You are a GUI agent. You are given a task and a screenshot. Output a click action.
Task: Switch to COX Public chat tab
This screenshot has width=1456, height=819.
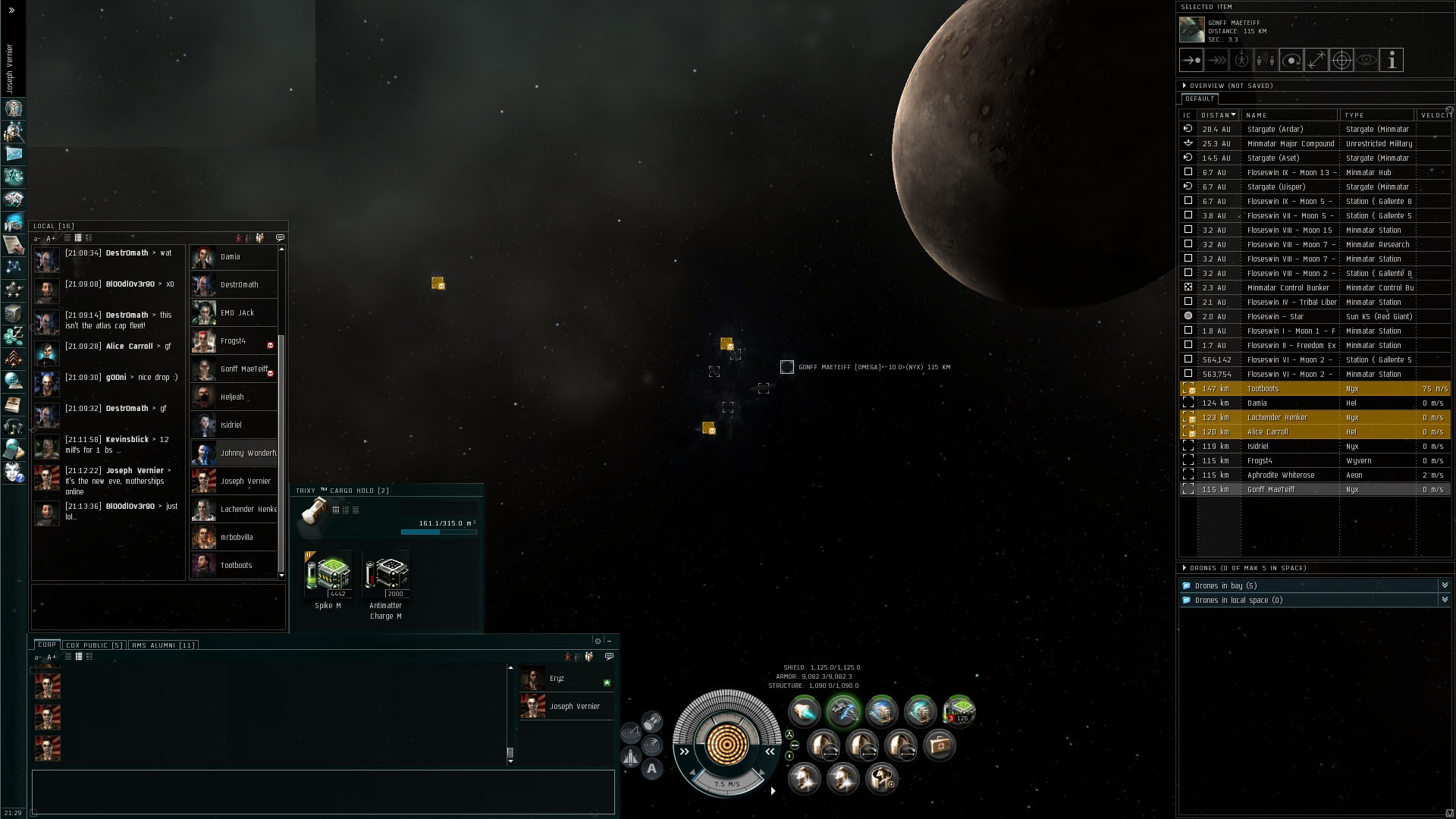[94, 645]
